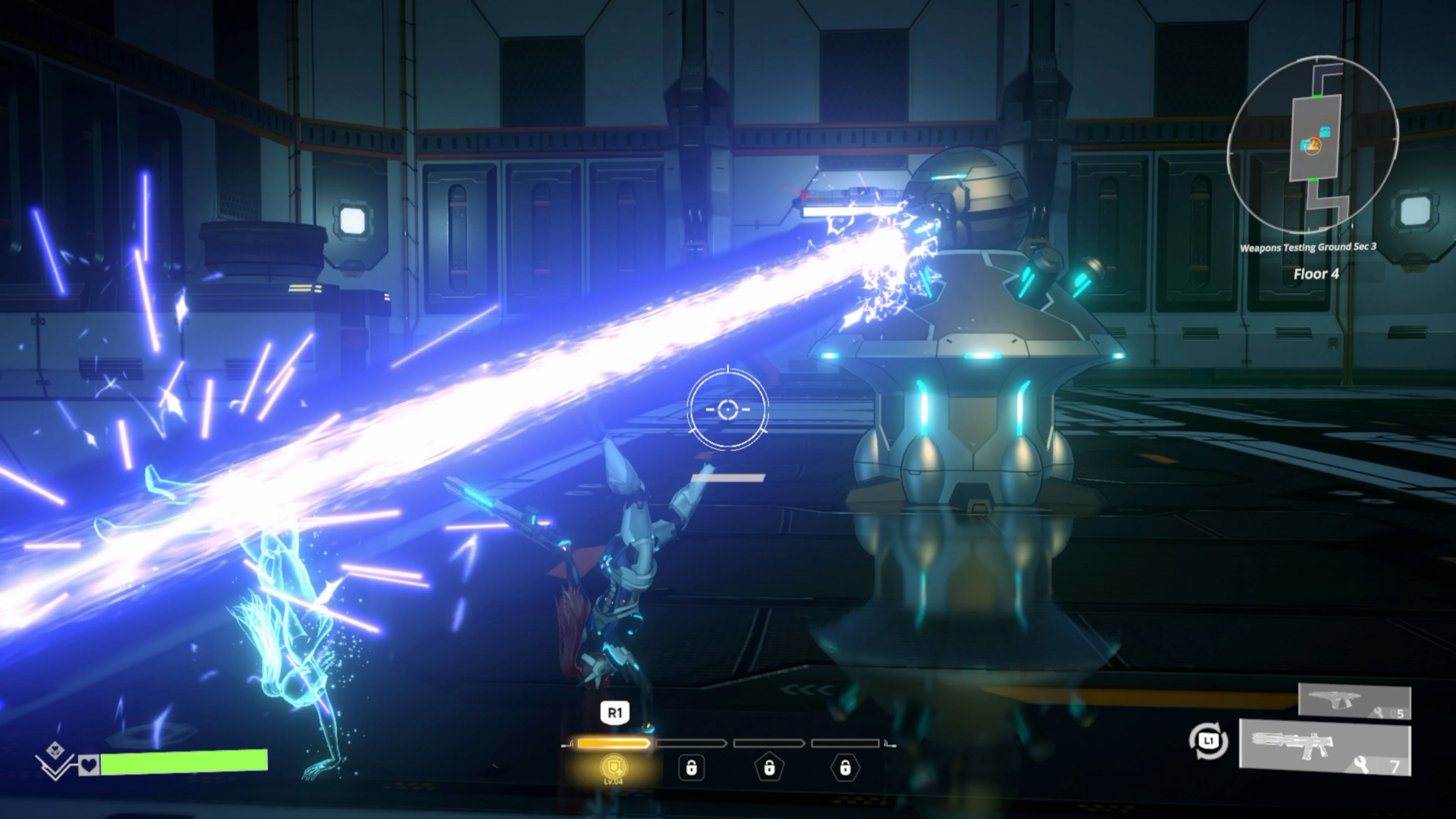Select the Floor 4 label under the minimap
This screenshot has width=1456, height=819.
(x=1317, y=274)
